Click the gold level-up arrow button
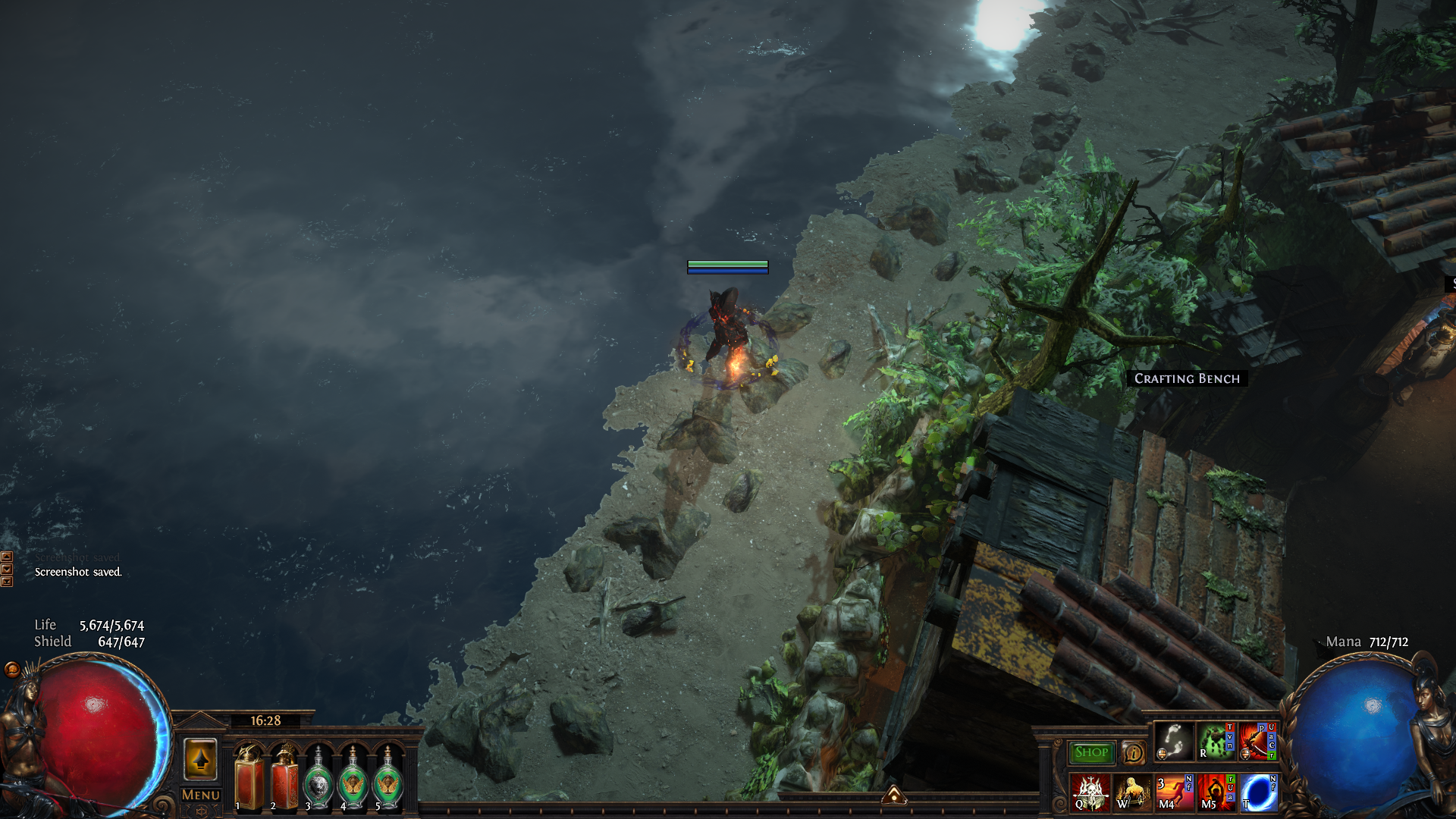 tap(200, 759)
